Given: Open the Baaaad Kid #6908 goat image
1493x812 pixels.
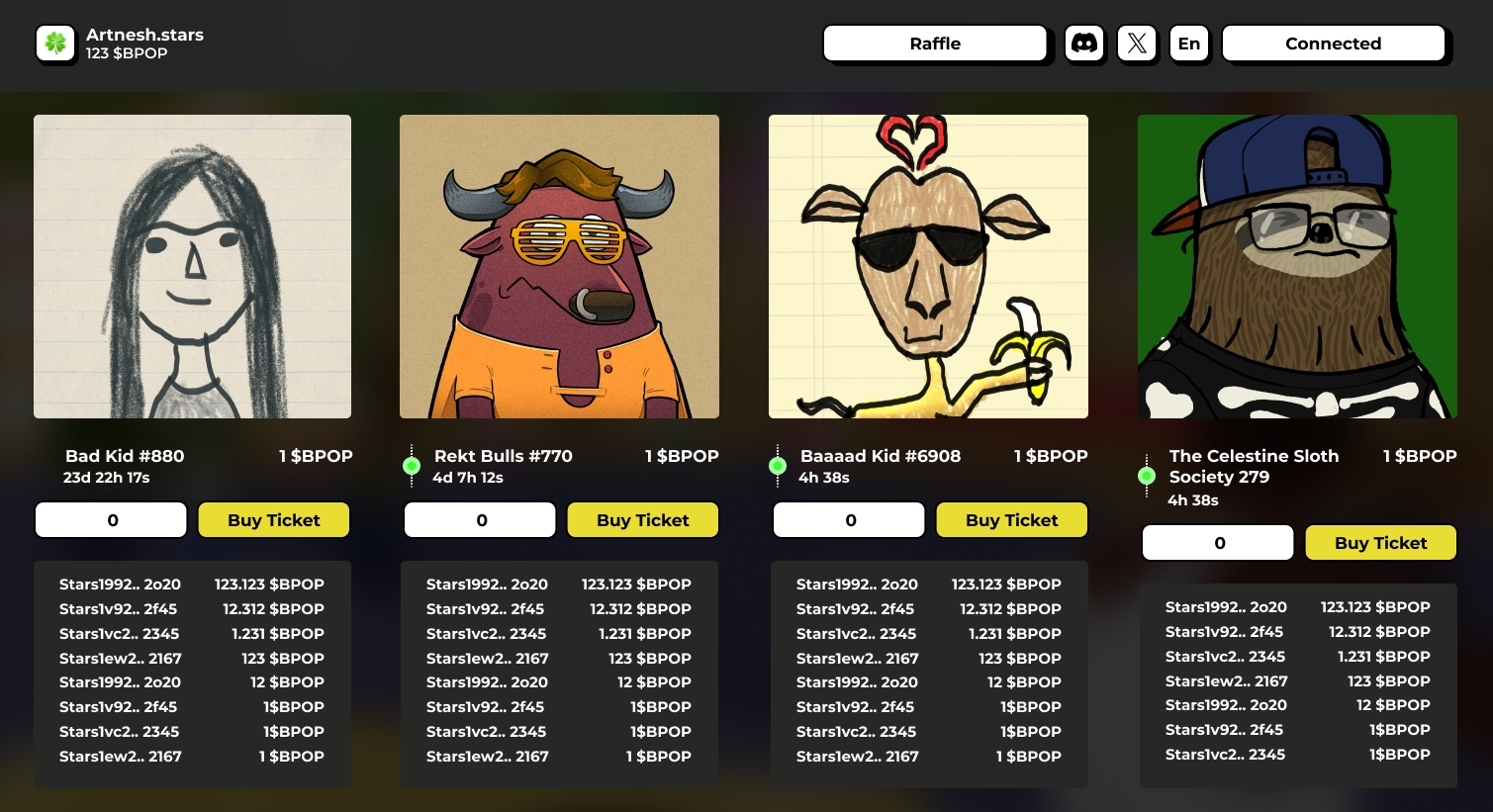Looking at the screenshot, I should (x=928, y=266).
